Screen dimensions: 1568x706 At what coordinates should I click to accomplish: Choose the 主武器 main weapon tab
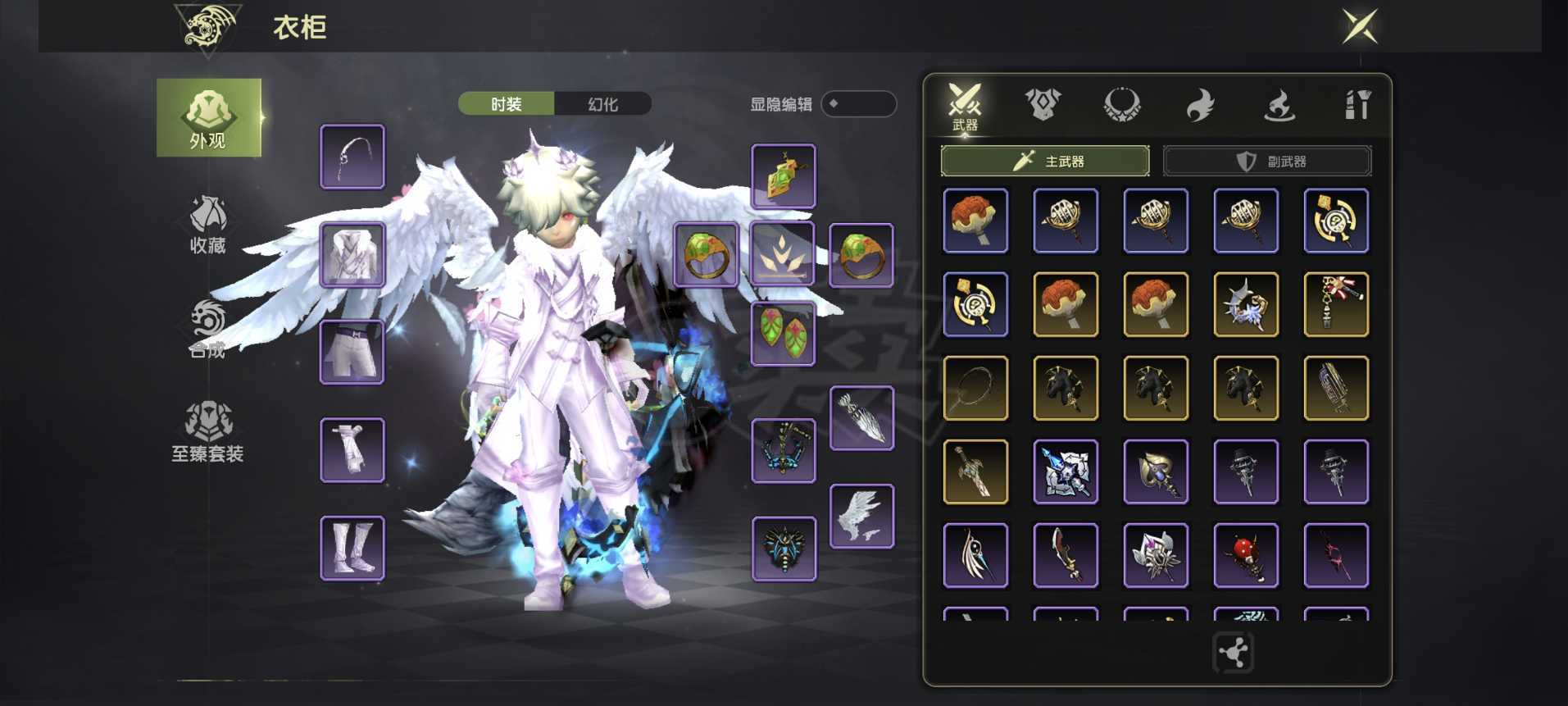[x=1045, y=161]
